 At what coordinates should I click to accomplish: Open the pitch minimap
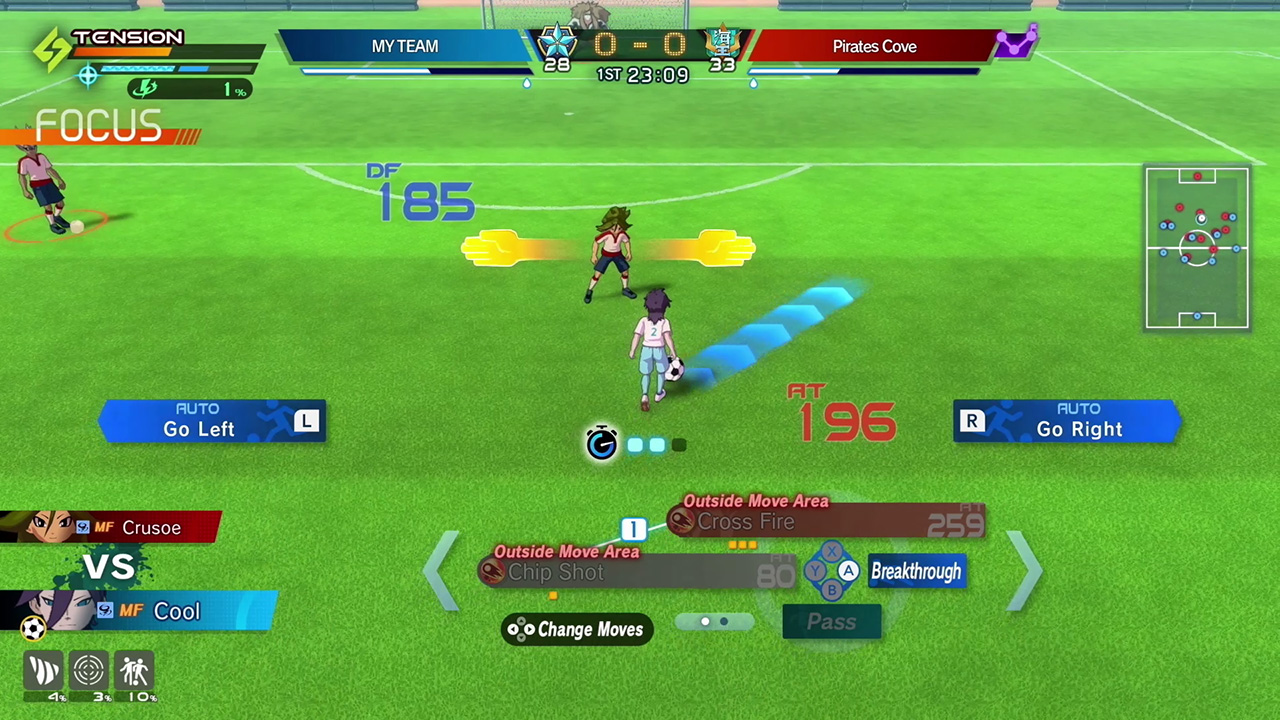1197,248
